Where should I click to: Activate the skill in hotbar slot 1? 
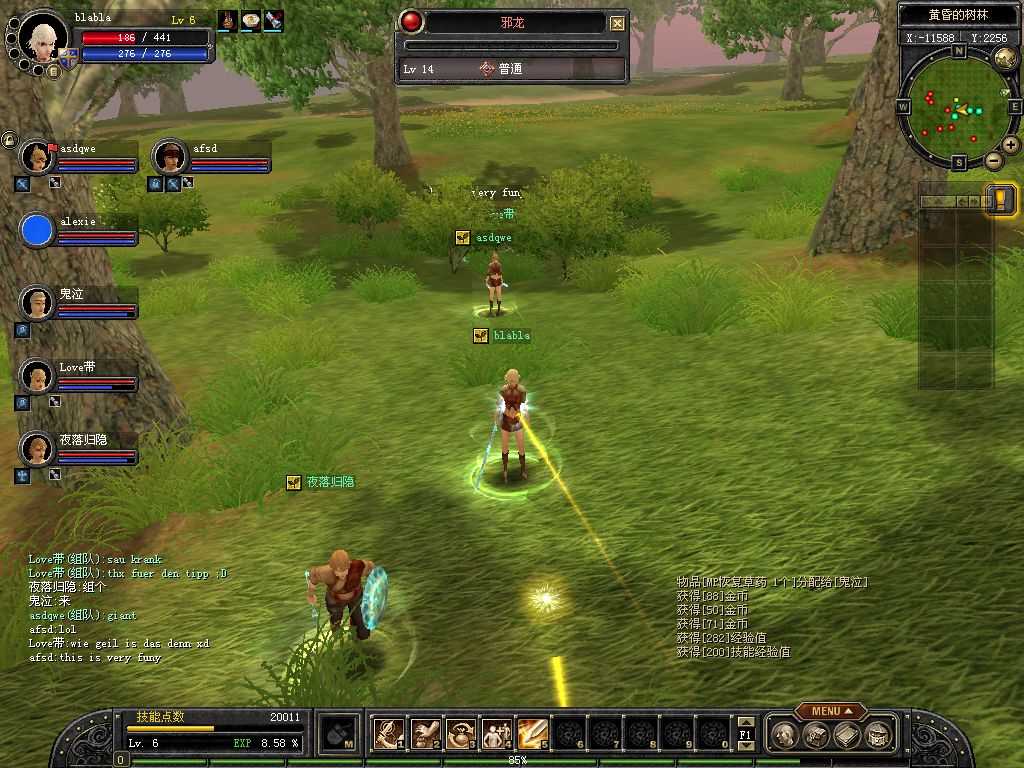388,734
